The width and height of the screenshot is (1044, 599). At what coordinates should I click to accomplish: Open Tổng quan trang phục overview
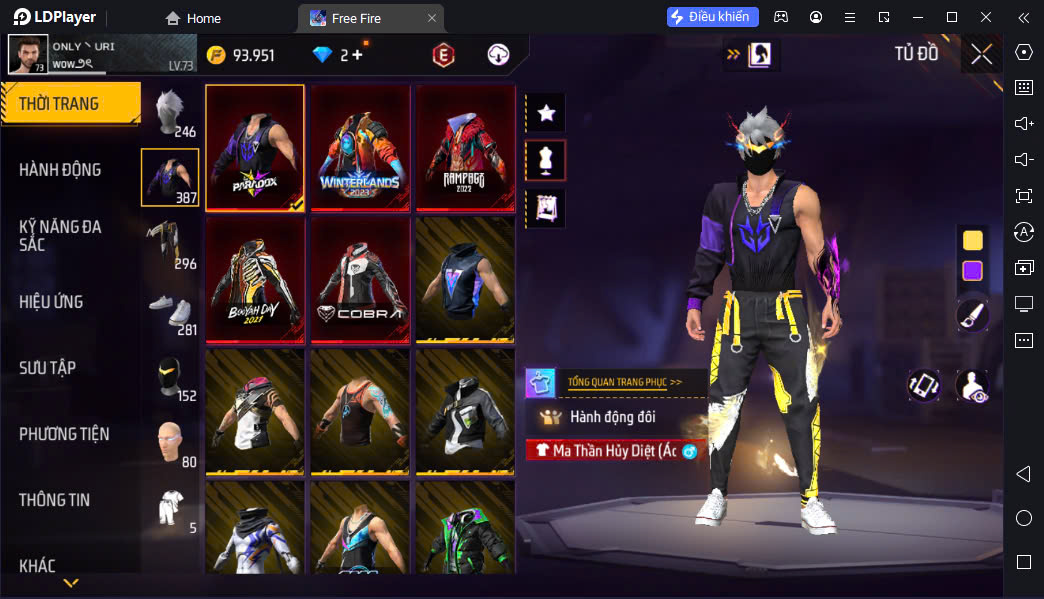(624, 382)
